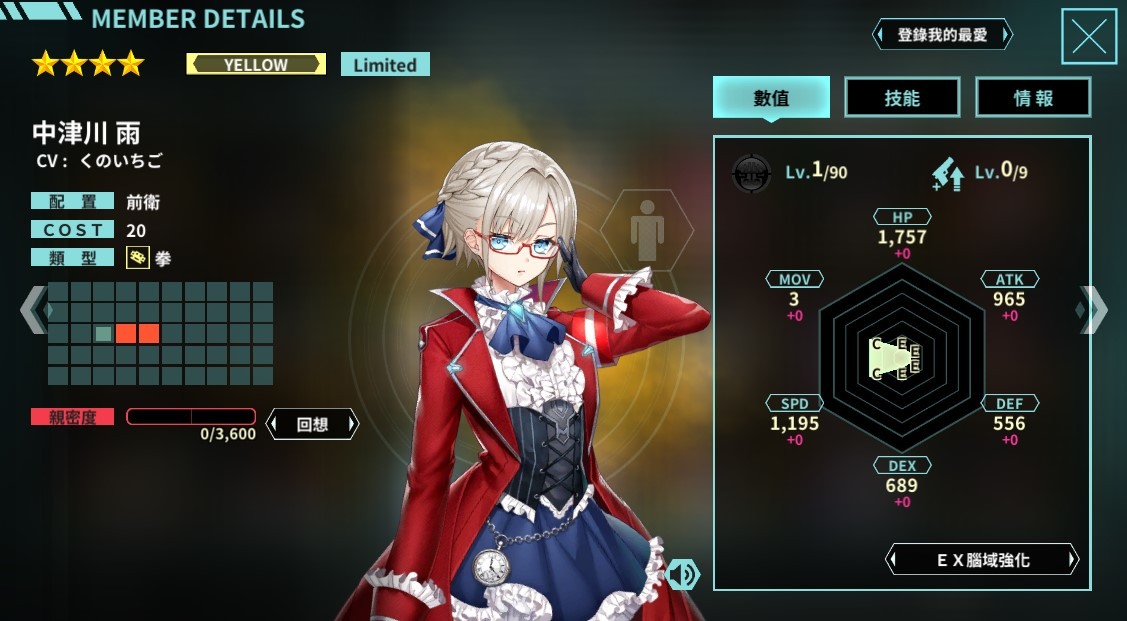View the 回想 memories
Image resolution: width=1127 pixels, height=621 pixels.
312,424
